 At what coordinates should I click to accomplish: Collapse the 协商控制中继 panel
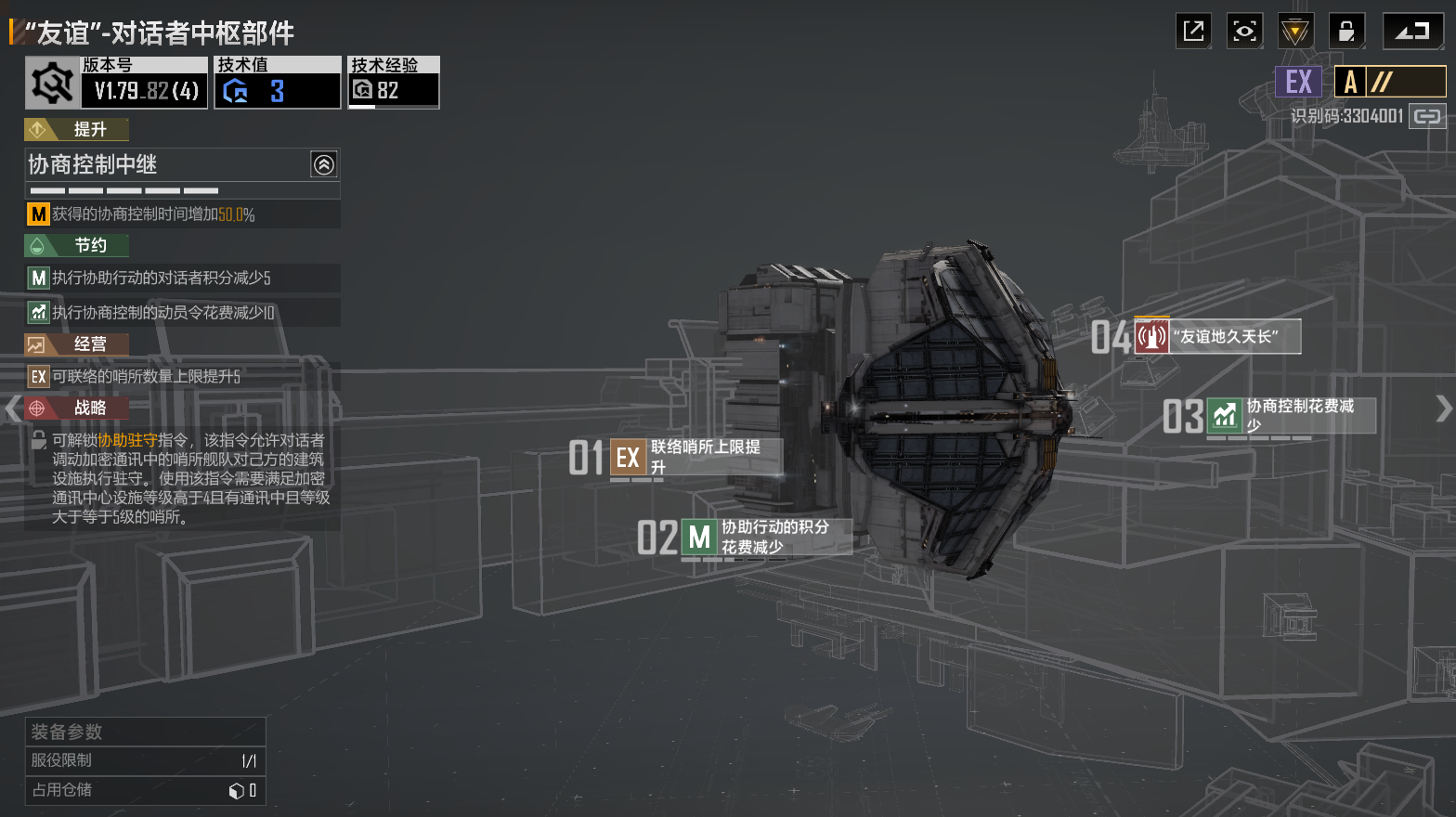tap(323, 165)
